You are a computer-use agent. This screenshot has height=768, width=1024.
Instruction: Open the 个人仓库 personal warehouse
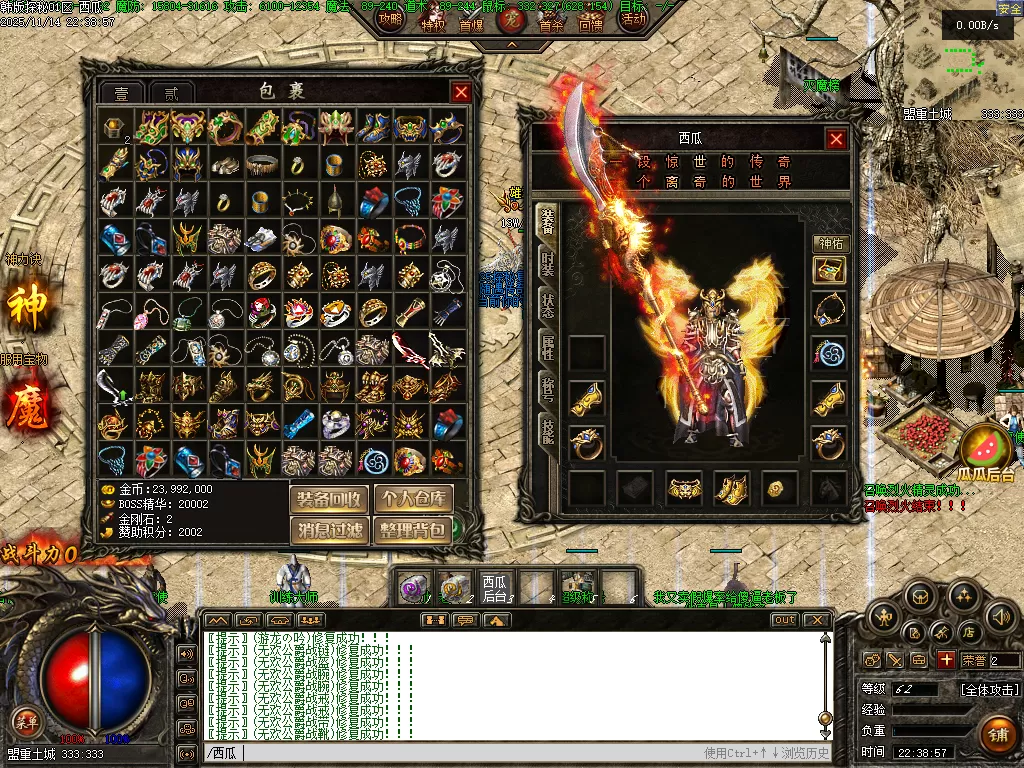pos(413,499)
